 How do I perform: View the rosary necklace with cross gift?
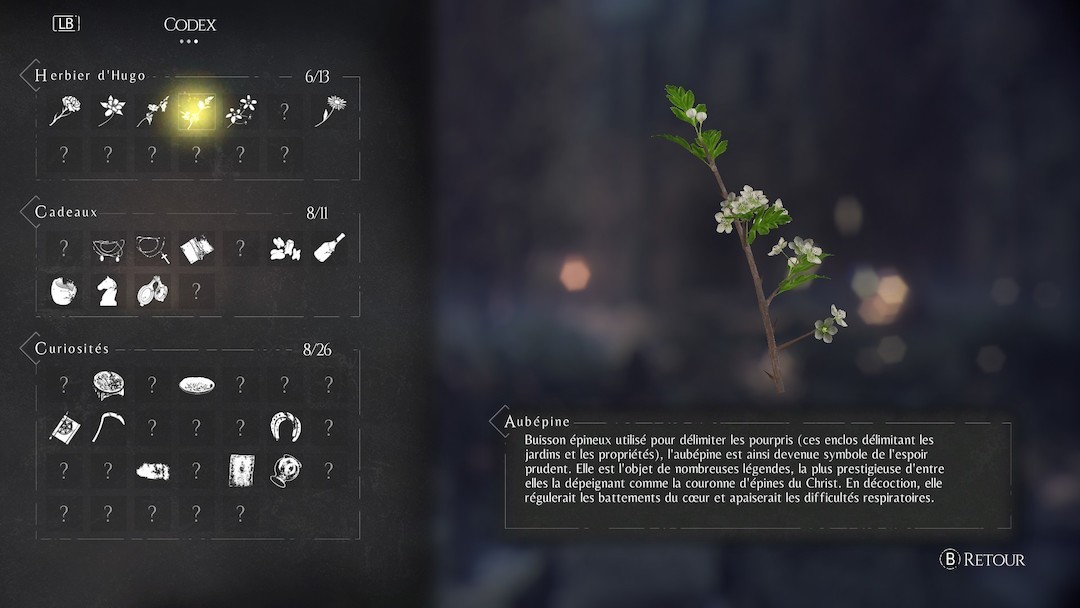[152, 248]
